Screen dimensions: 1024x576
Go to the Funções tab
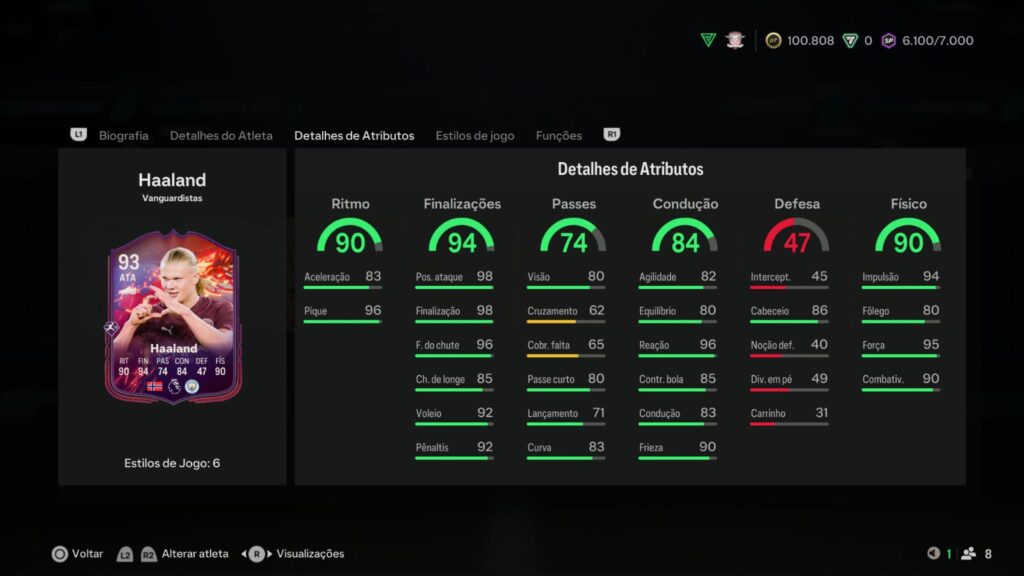point(559,135)
